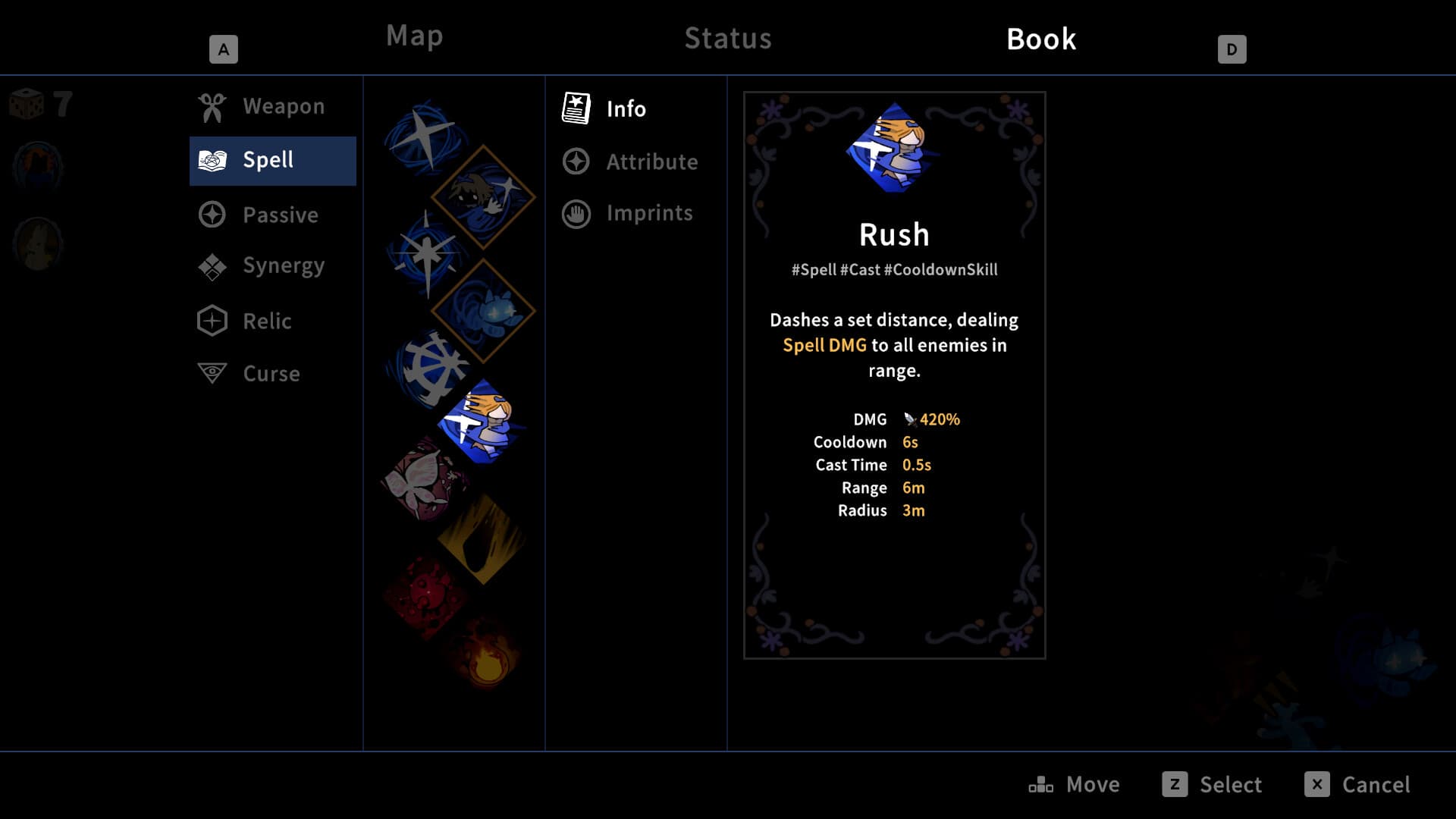Switch to the Map tab
The width and height of the screenshot is (1456, 819).
coord(414,36)
